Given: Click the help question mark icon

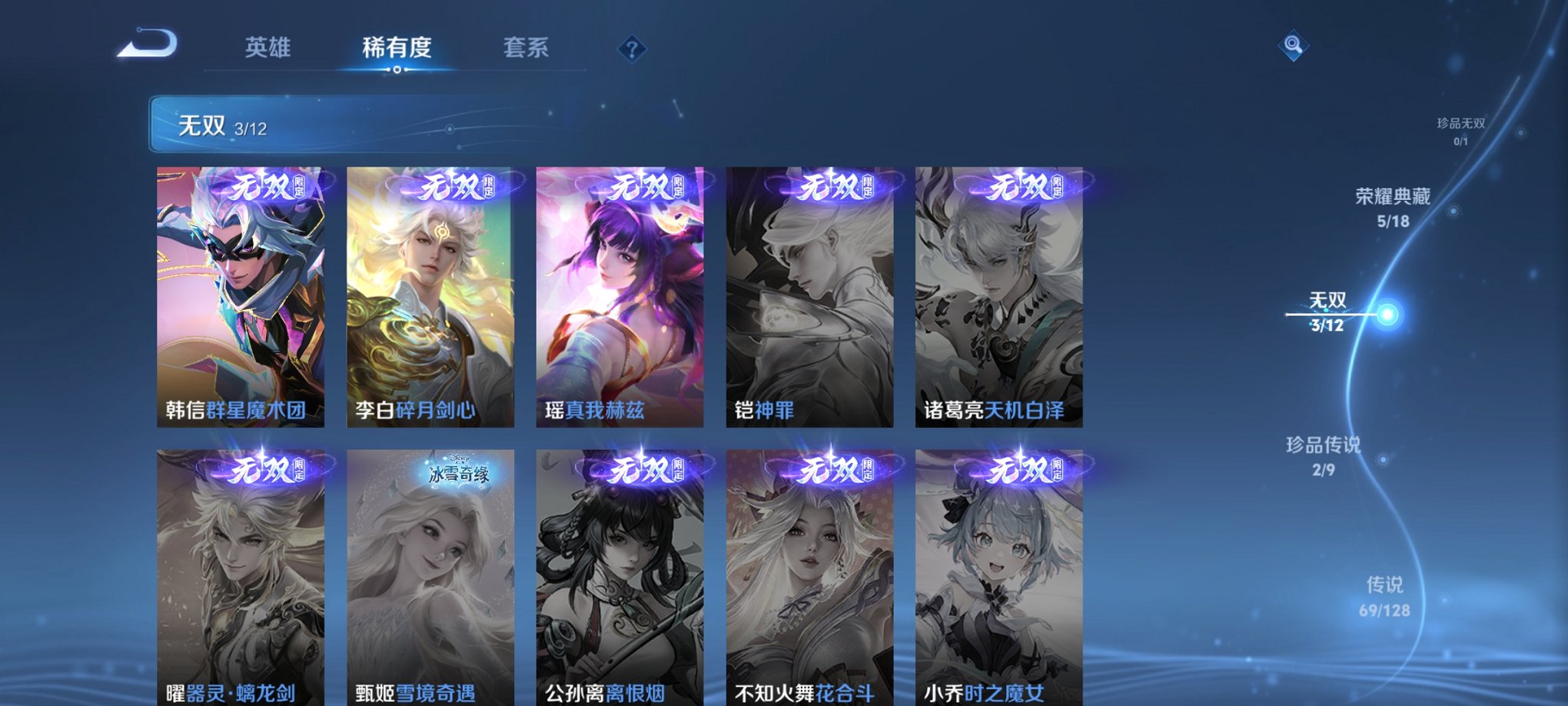Looking at the screenshot, I should [x=632, y=50].
